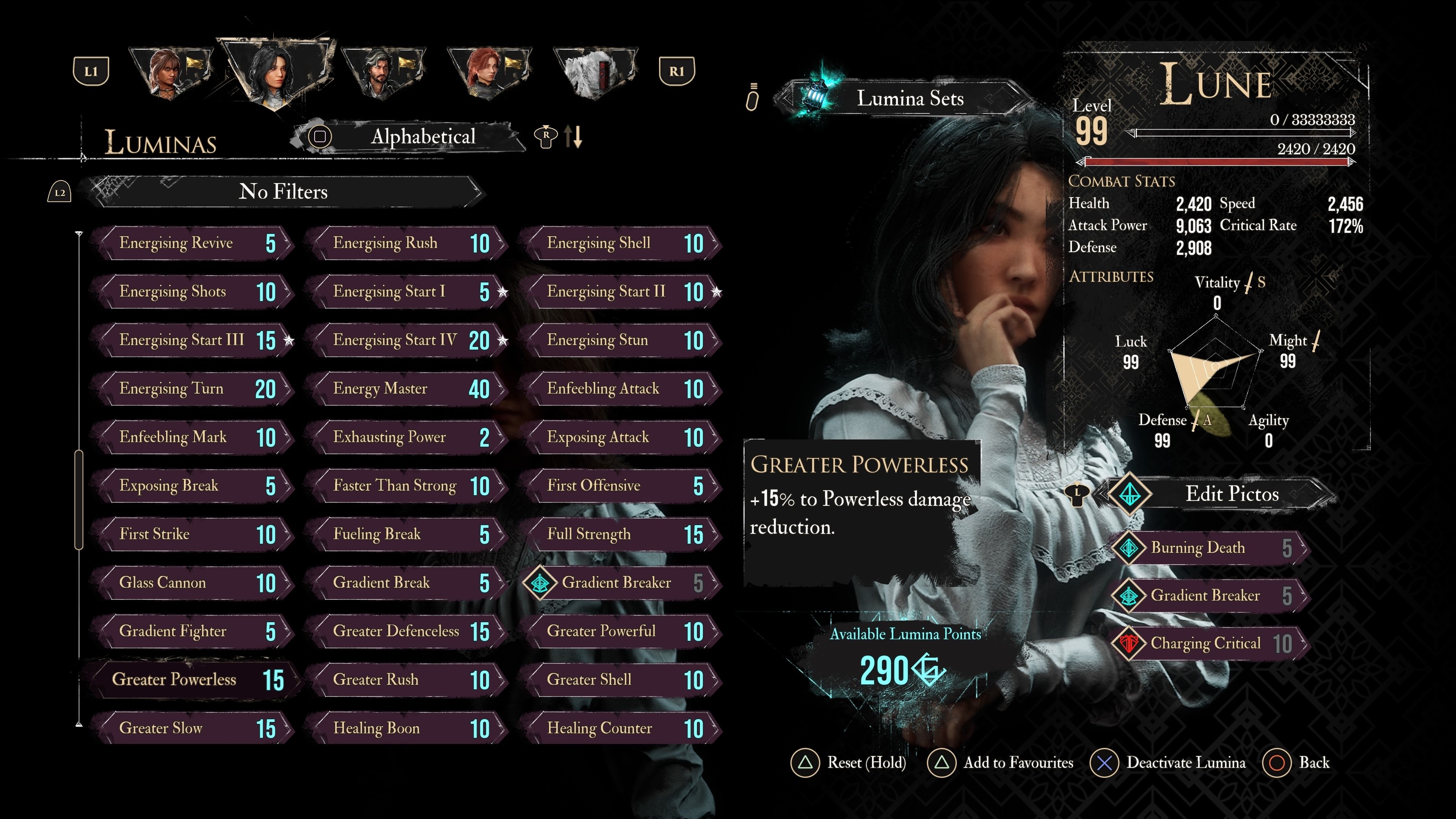Screen dimensions: 1456x819
Task: Choose the Energising Start IV lumina
Action: tap(407, 340)
